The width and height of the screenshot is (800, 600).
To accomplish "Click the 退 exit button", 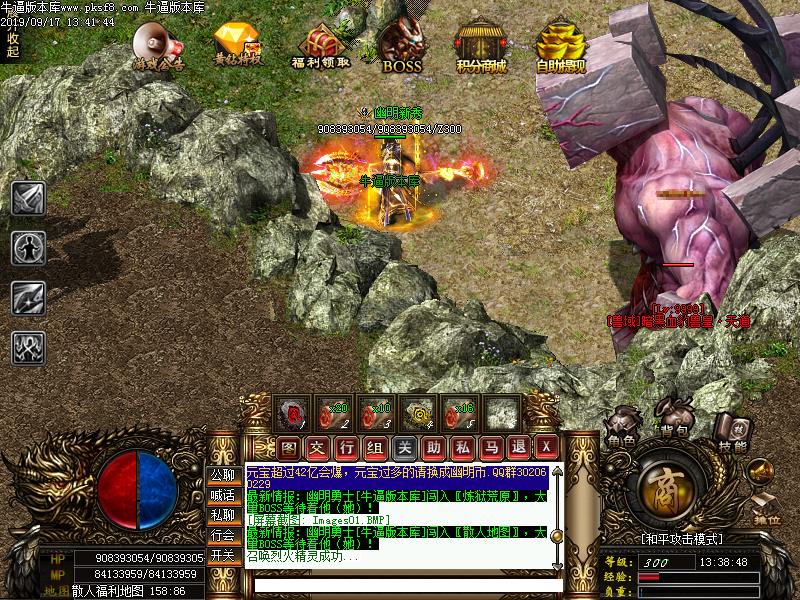I will point(518,446).
